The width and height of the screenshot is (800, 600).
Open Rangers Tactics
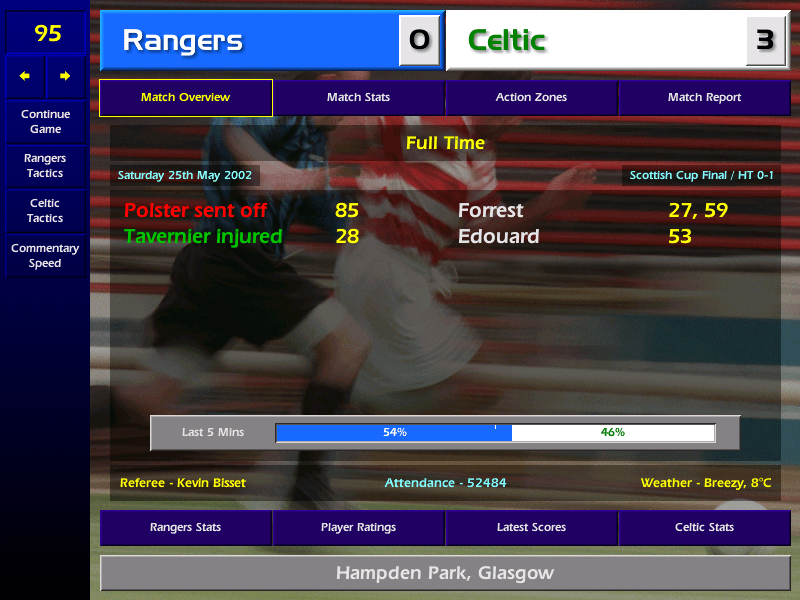45,166
